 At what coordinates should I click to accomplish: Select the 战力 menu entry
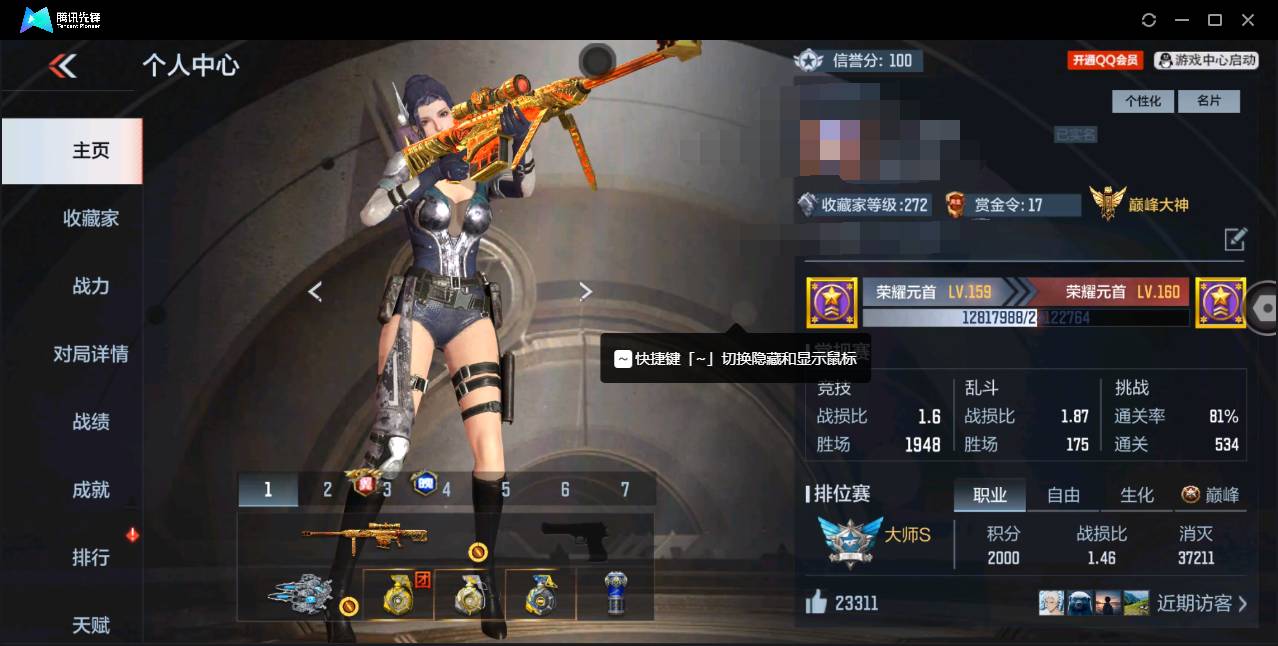91,286
